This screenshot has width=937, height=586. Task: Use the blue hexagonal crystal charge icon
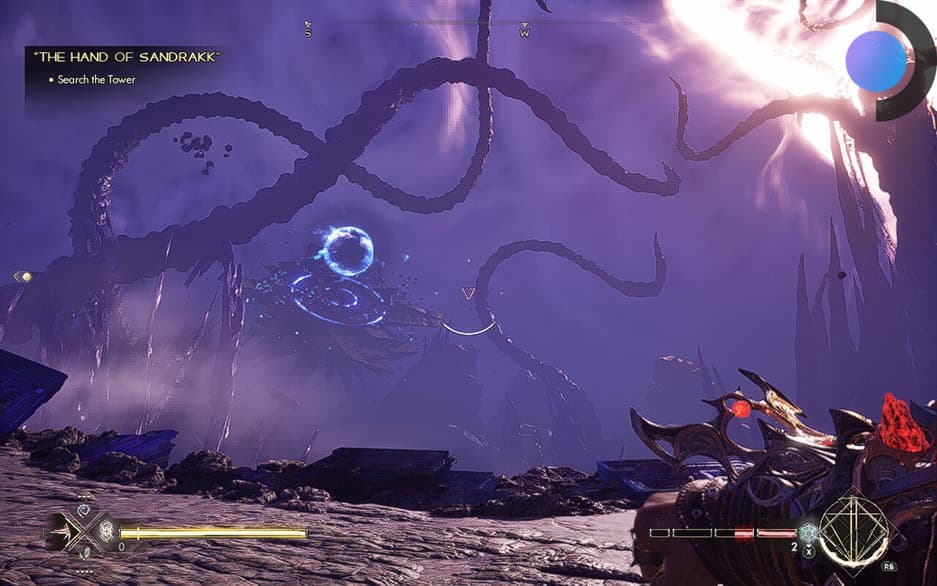[808, 532]
